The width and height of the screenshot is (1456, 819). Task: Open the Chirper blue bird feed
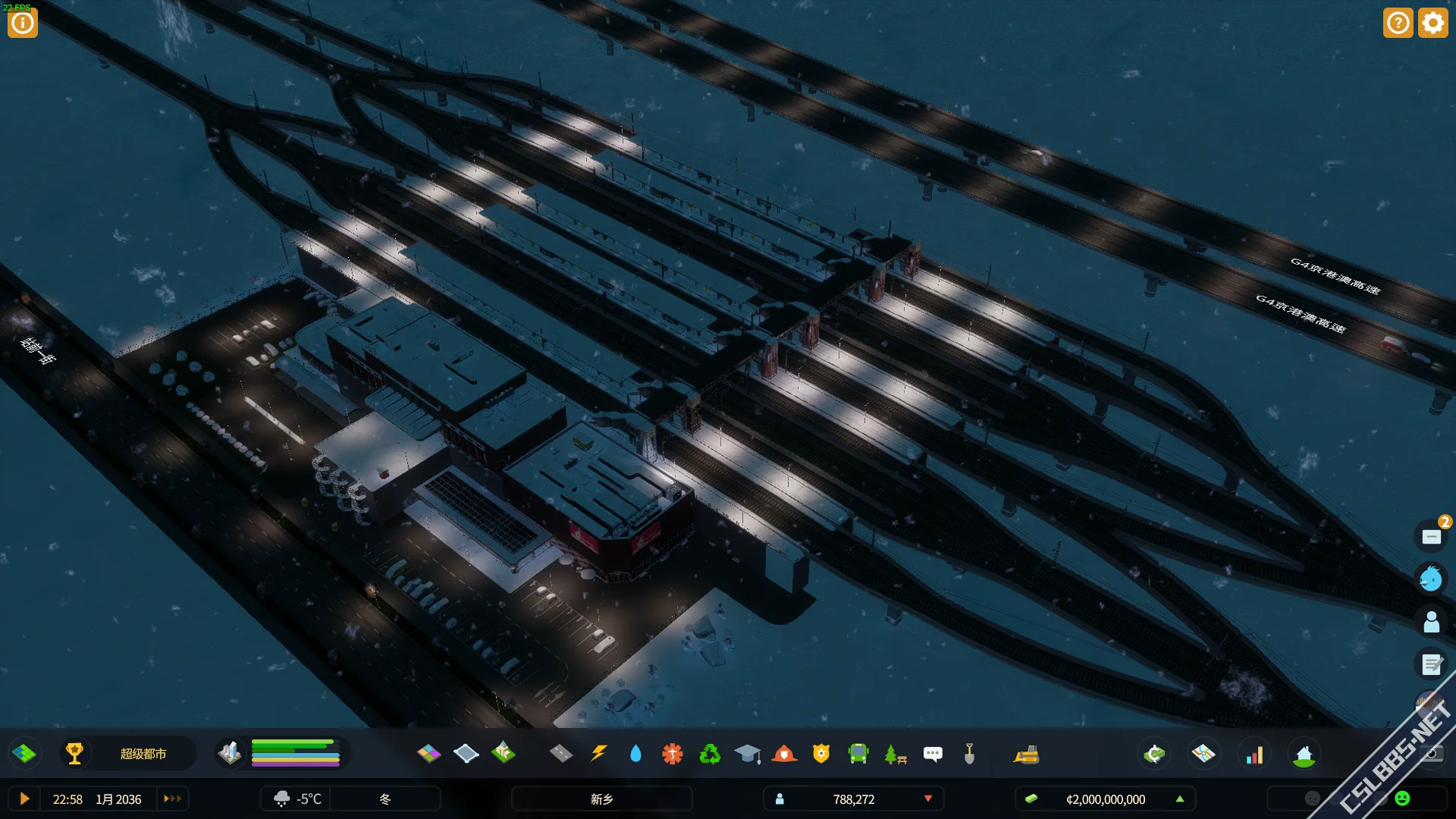click(x=1431, y=579)
